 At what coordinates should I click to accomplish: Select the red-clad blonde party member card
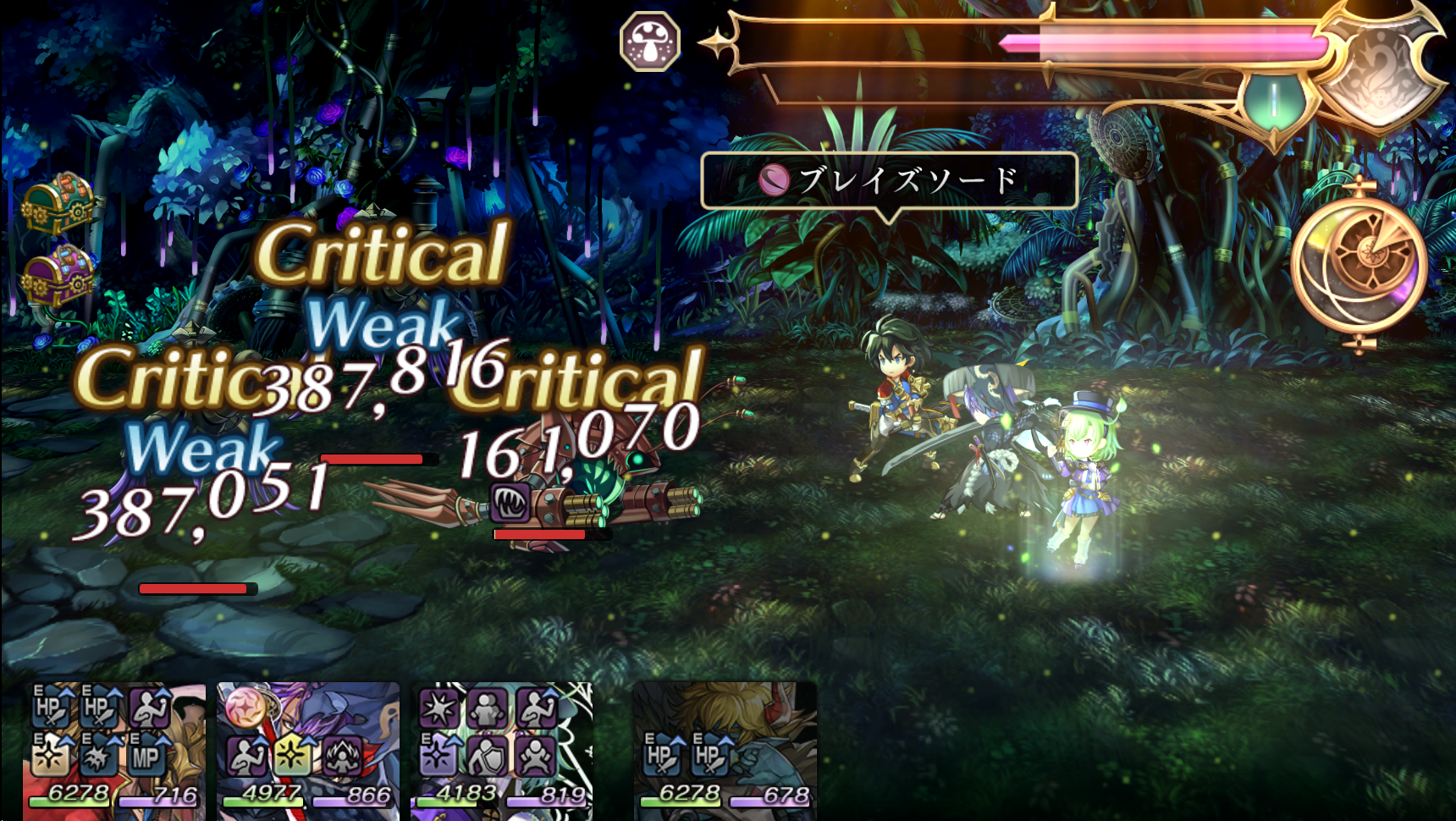pyautogui.click(x=114, y=751)
